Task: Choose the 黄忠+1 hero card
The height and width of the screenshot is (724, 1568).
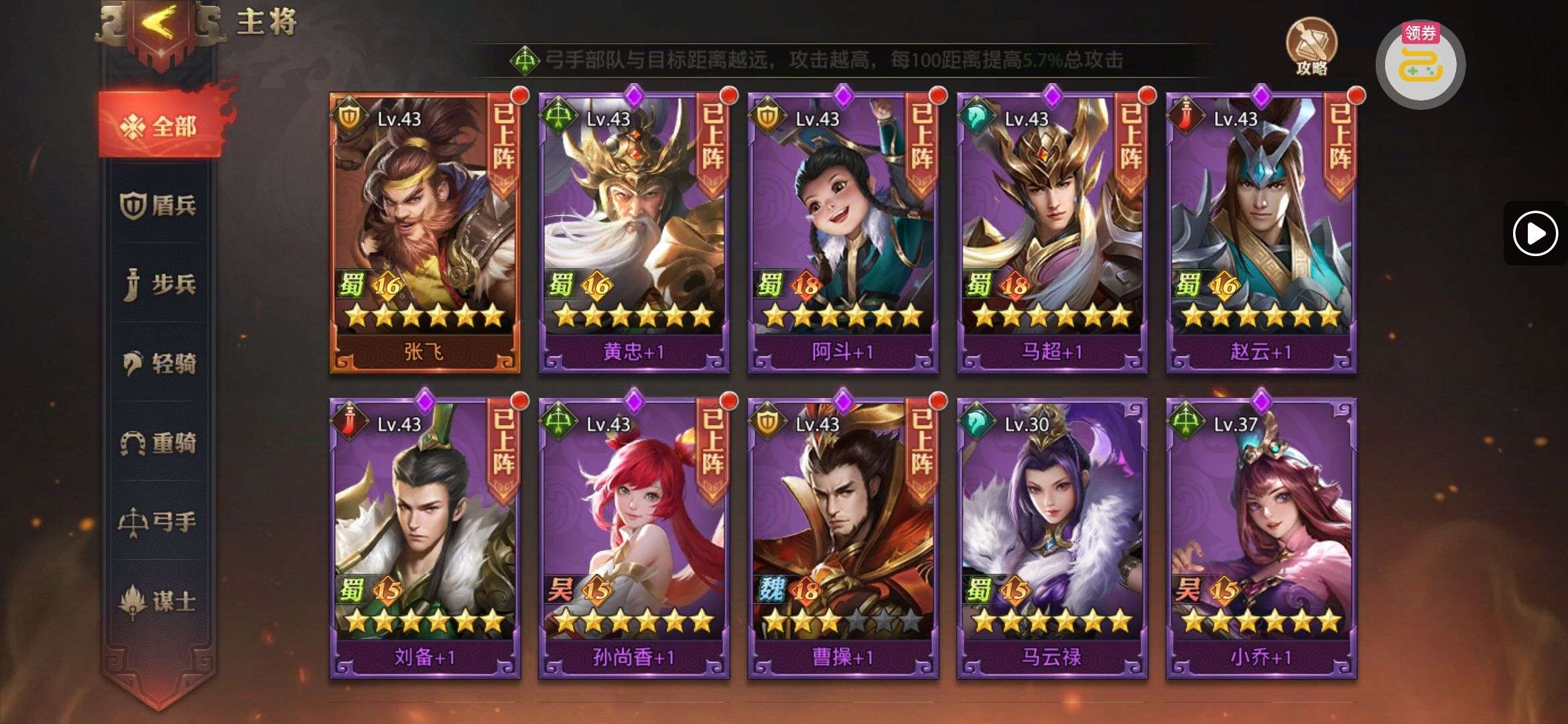Action: tap(634, 231)
